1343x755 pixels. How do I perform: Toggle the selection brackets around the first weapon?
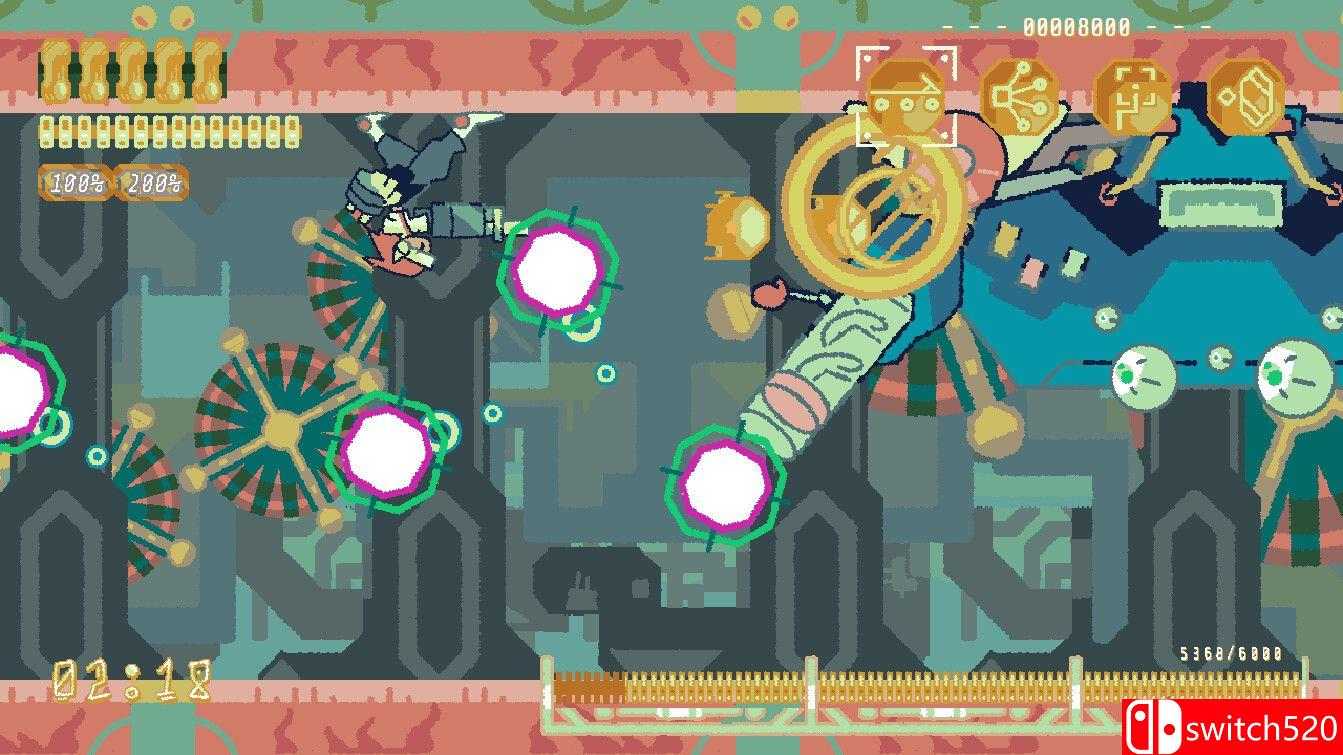coord(905,93)
